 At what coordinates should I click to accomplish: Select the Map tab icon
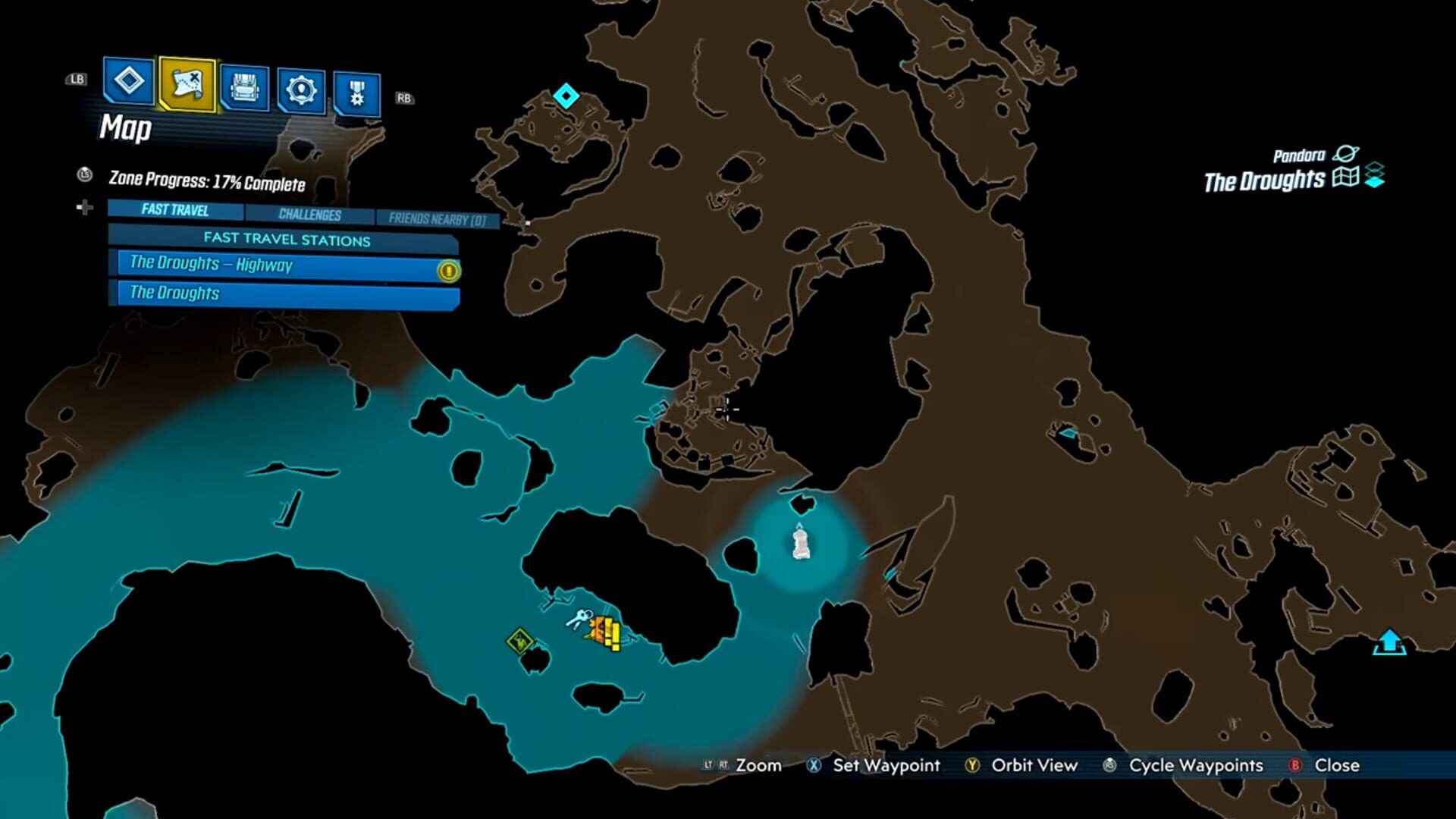(187, 83)
